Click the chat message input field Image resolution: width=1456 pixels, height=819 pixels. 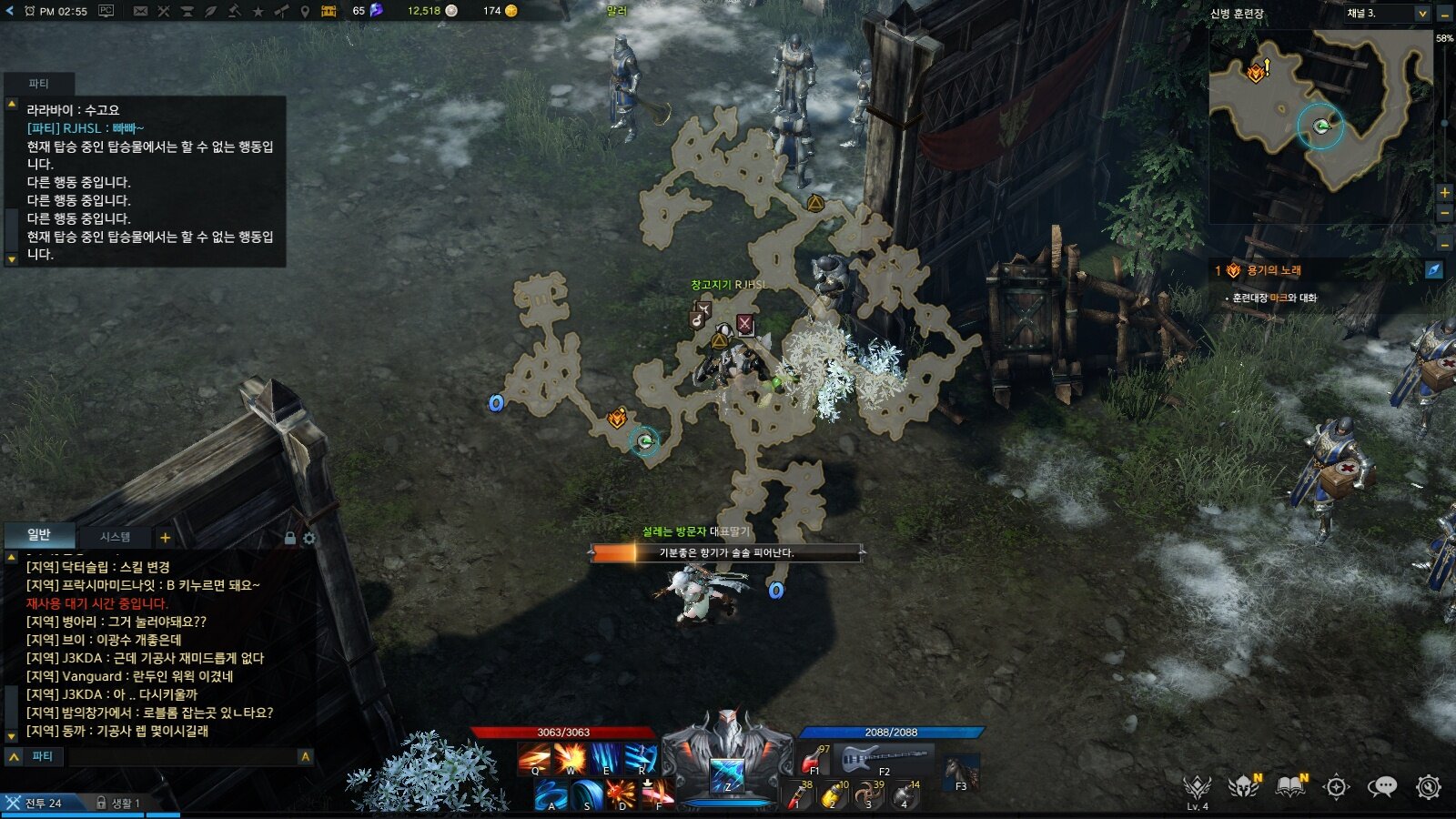pos(182,756)
